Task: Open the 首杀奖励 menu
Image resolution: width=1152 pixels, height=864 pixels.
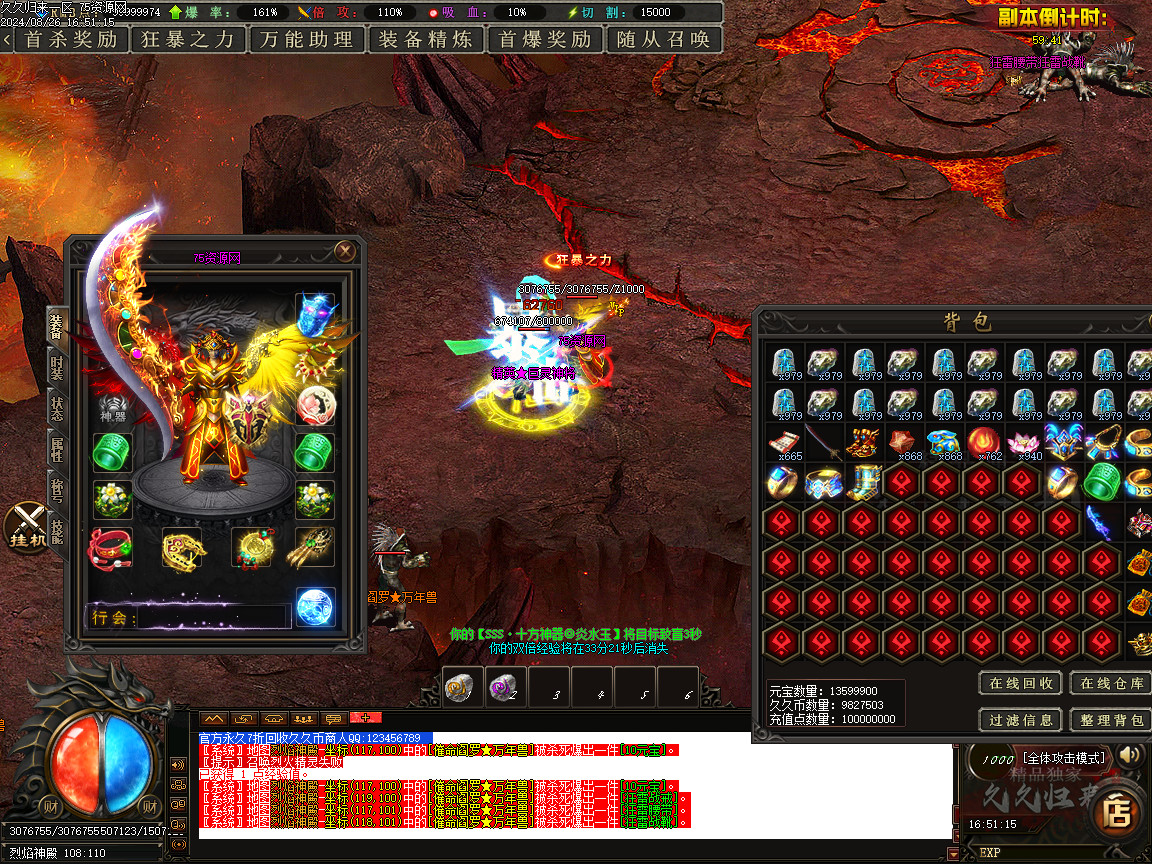Action: [70, 40]
